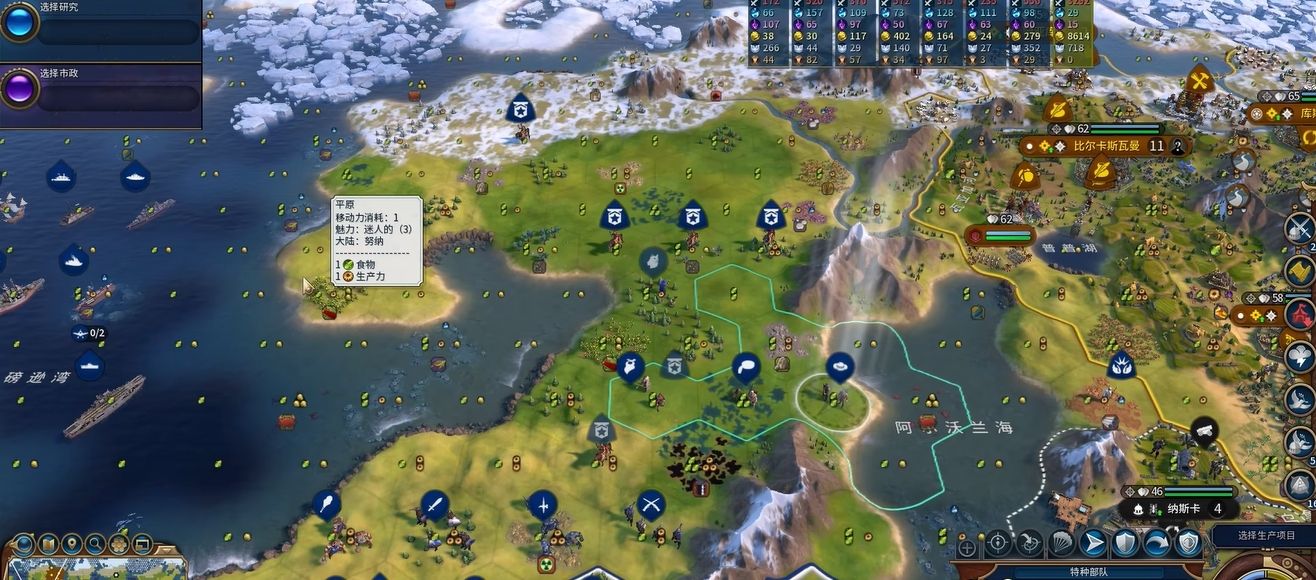Click the 选择生产项目 notification button
The height and width of the screenshot is (580, 1316).
click(1266, 535)
